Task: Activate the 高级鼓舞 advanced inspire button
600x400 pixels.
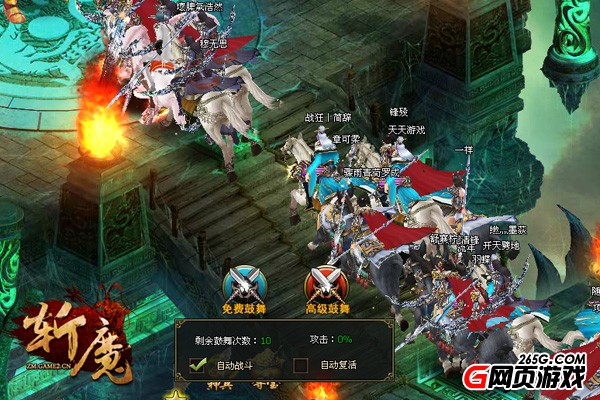Action: point(326,287)
